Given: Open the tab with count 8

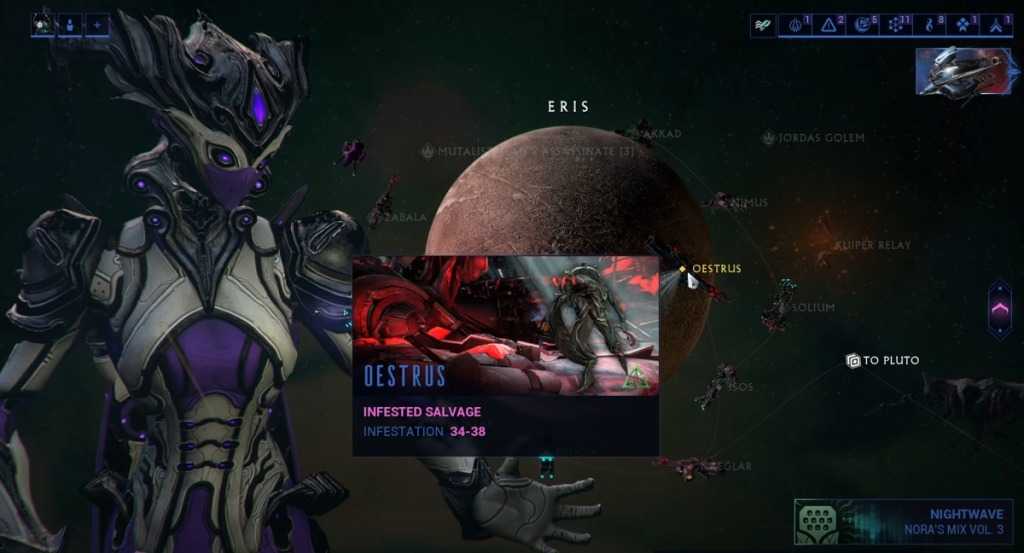Looking at the screenshot, I should click(x=932, y=25).
